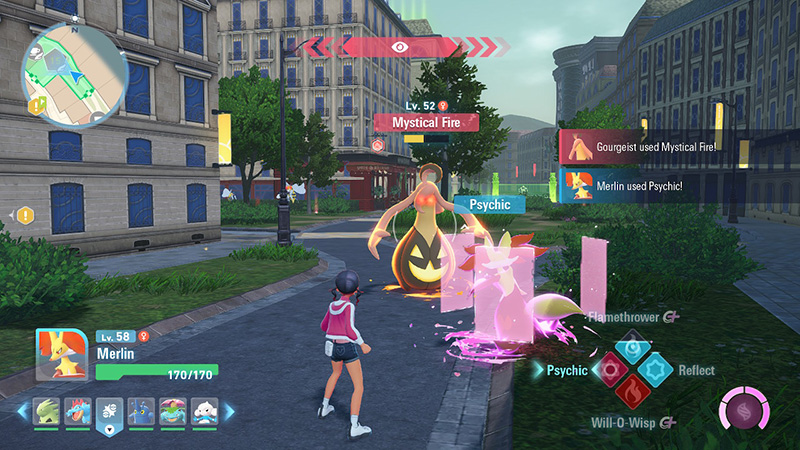Select Tyranitar in the party bar
The width and height of the screenshot is (800, 450).
(x=46, y=411)
